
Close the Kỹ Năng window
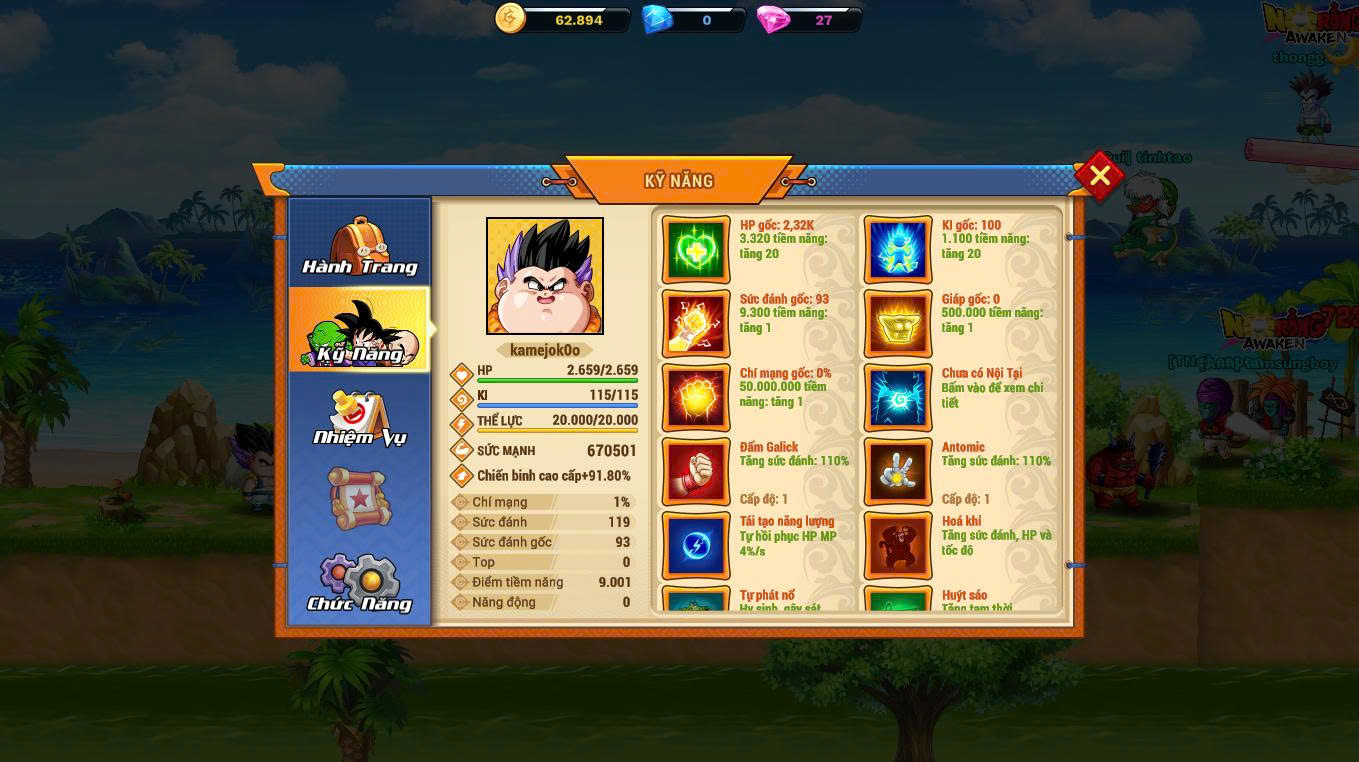pyautogui.click(x=1099, y=176)
